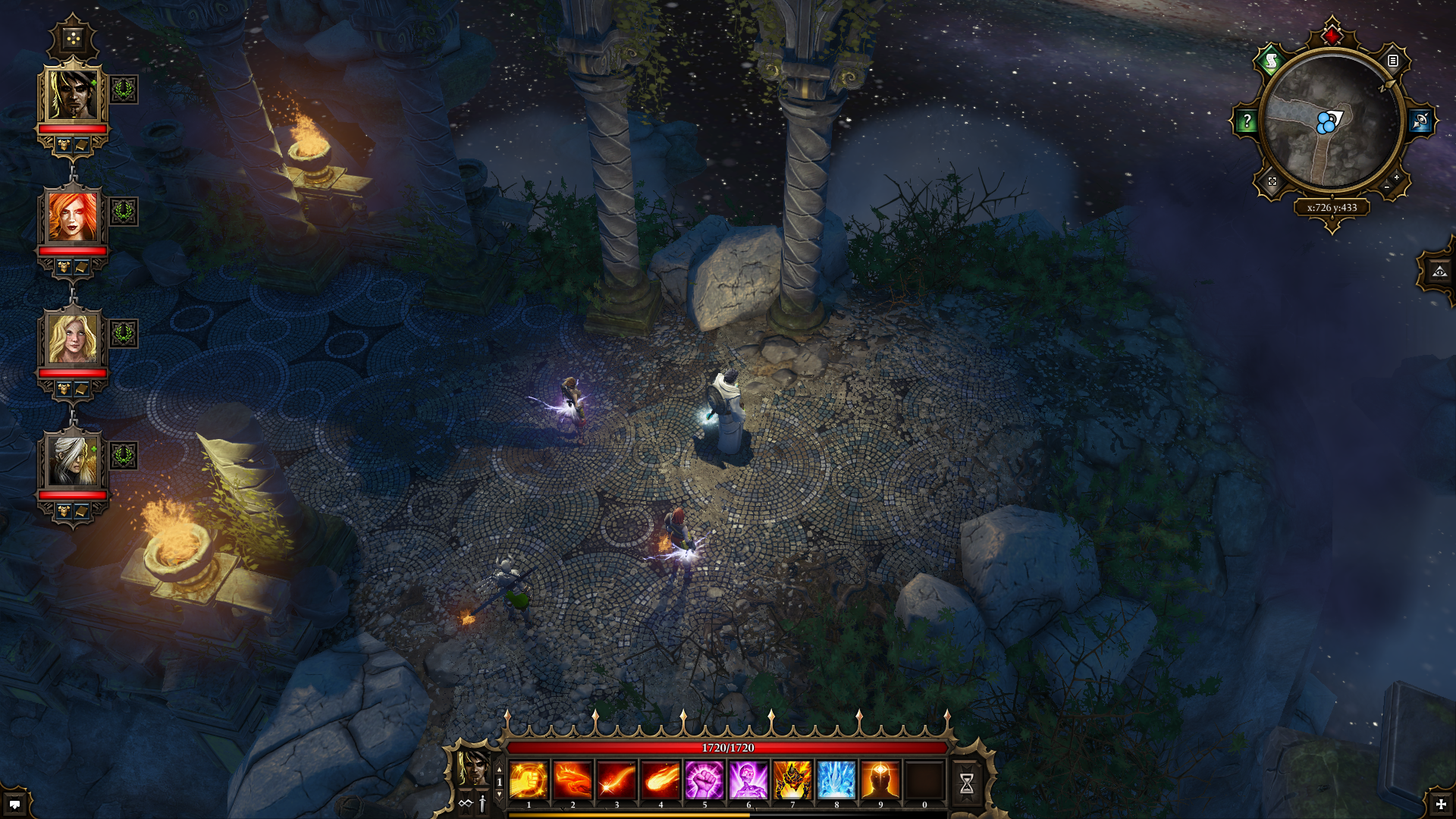Summon the flaming golem in slot 7

click(x=792, y=780)
